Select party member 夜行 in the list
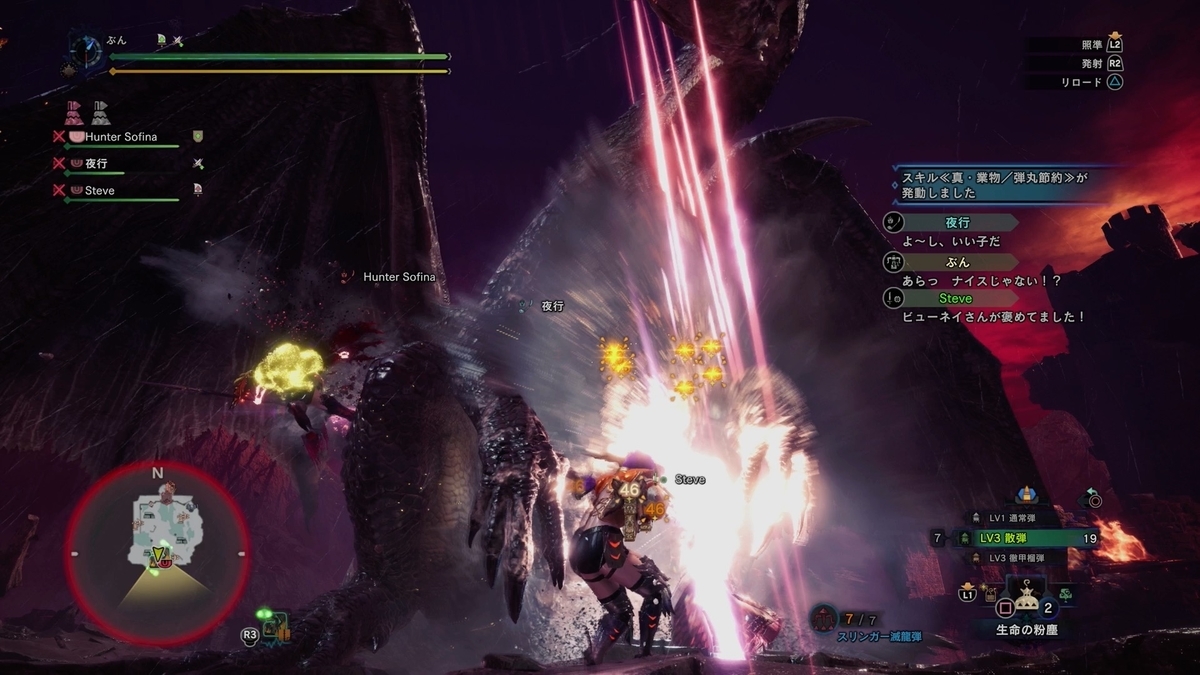Image resolution: width=1200 pixels, height=675 pixels. 96,163
